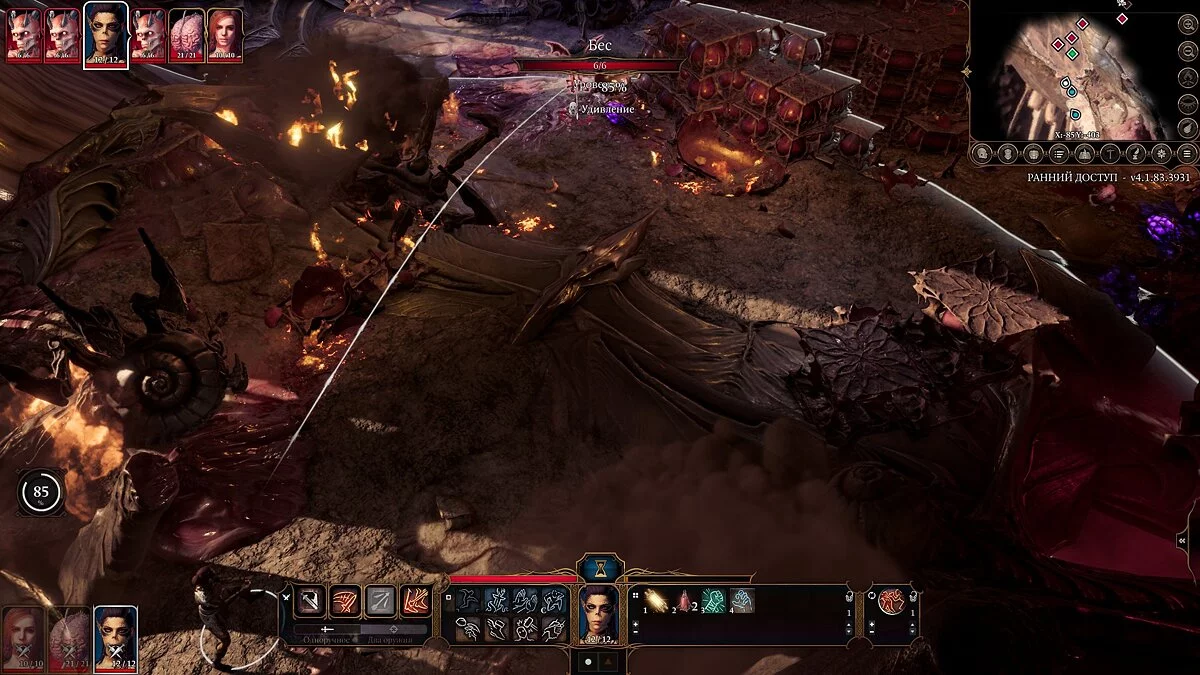Select the brain creature in turn order
This screenshot has width=1200, height=675.
point(186,33)
